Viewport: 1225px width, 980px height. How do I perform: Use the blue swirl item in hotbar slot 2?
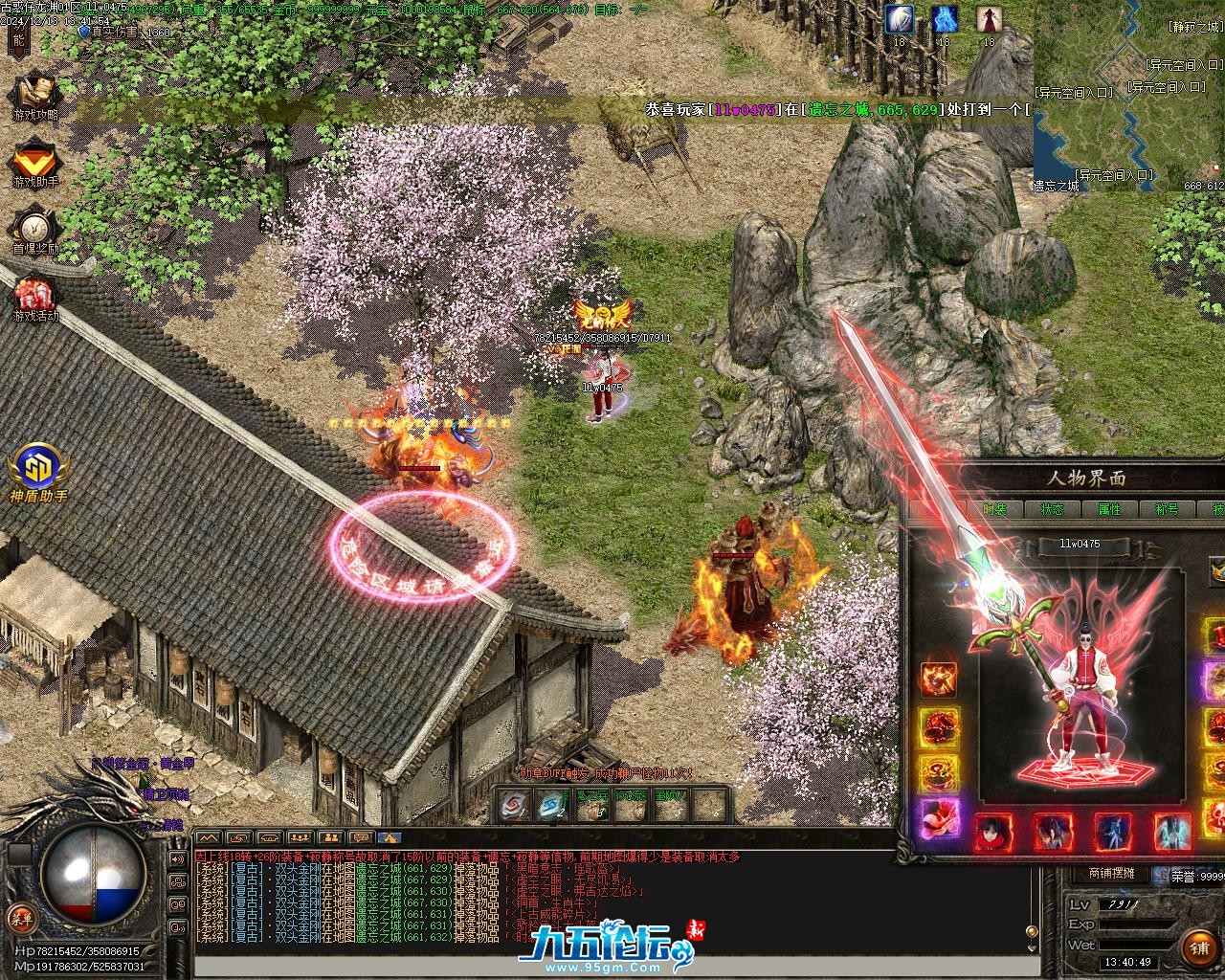tap(554, 807)
